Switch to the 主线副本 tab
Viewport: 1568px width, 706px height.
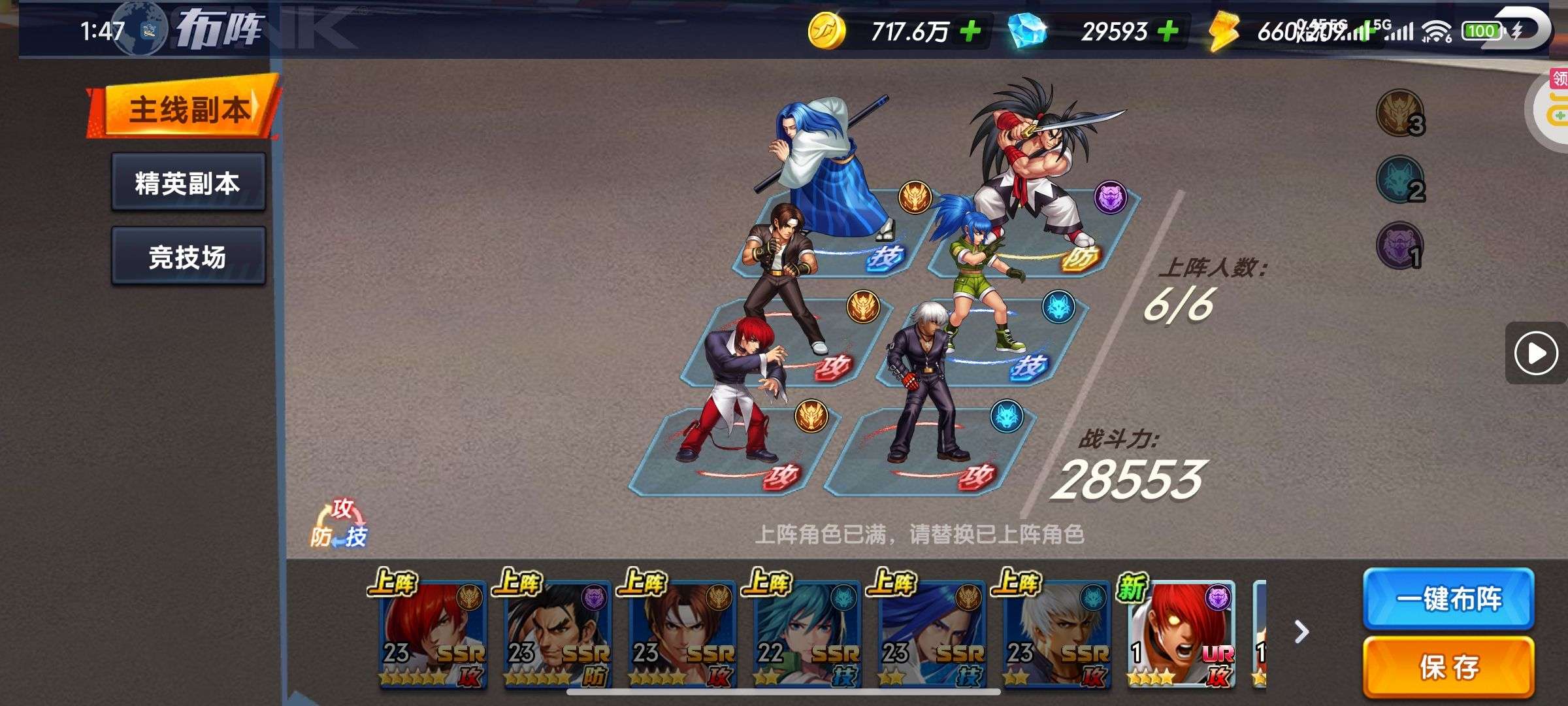click(186, 109)
